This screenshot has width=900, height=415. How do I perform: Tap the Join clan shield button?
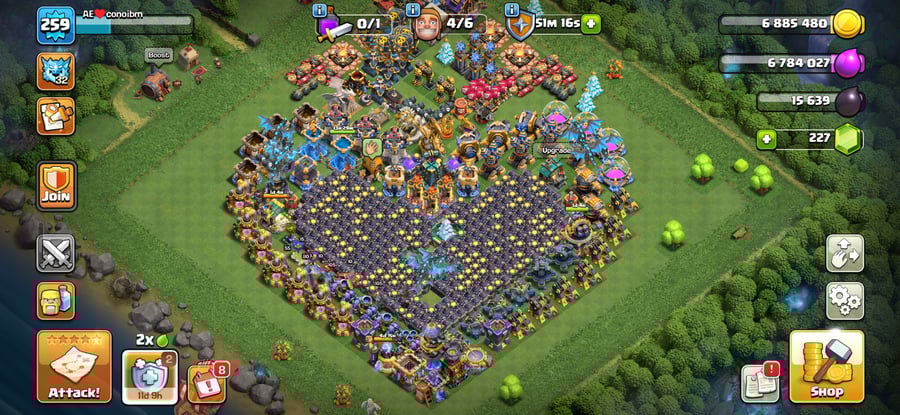click(56, 185)
